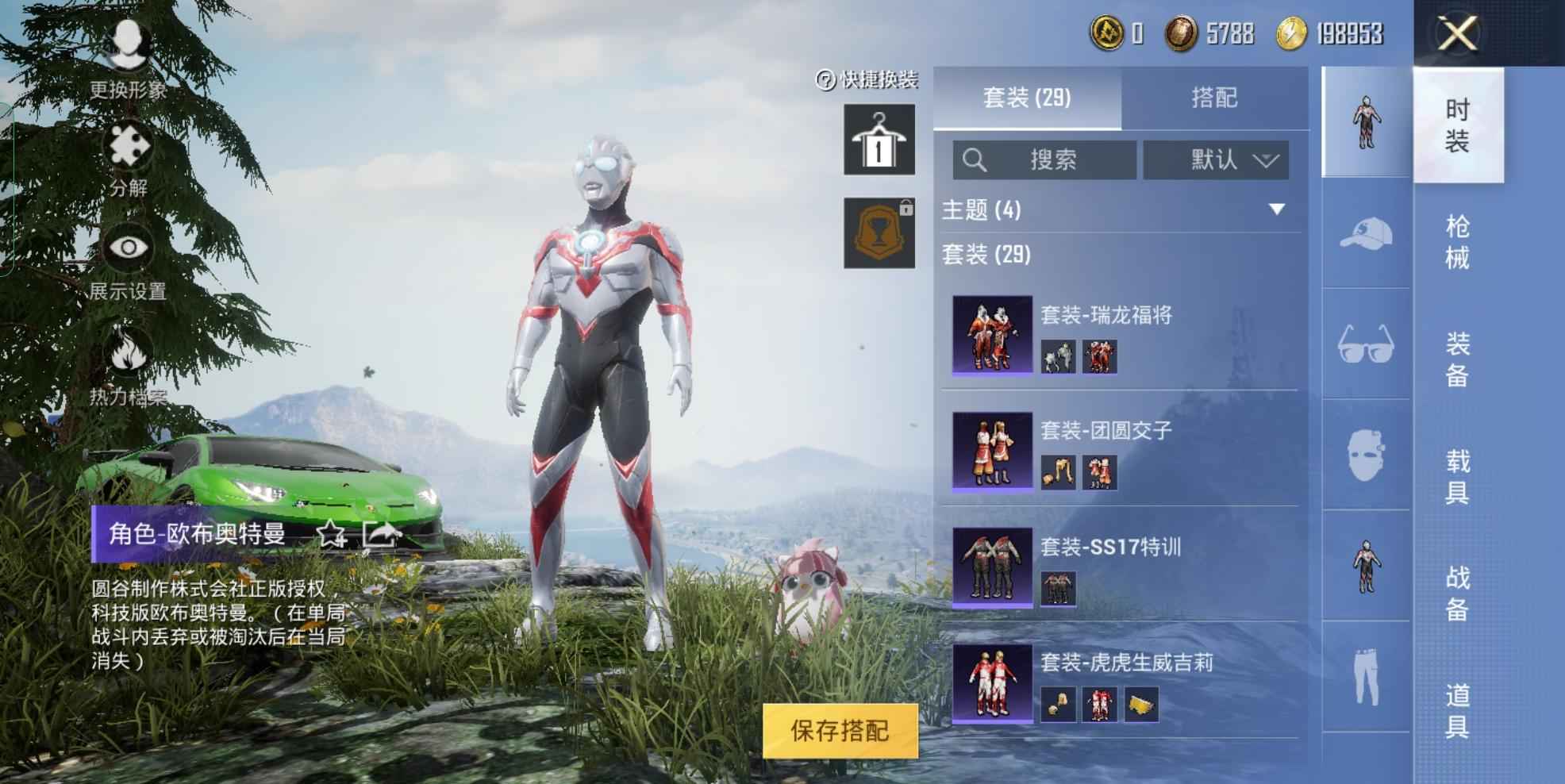The image size is (1565, 784).
Task: Open quick outfit slot 1 hanger
Action: point(879,140)
